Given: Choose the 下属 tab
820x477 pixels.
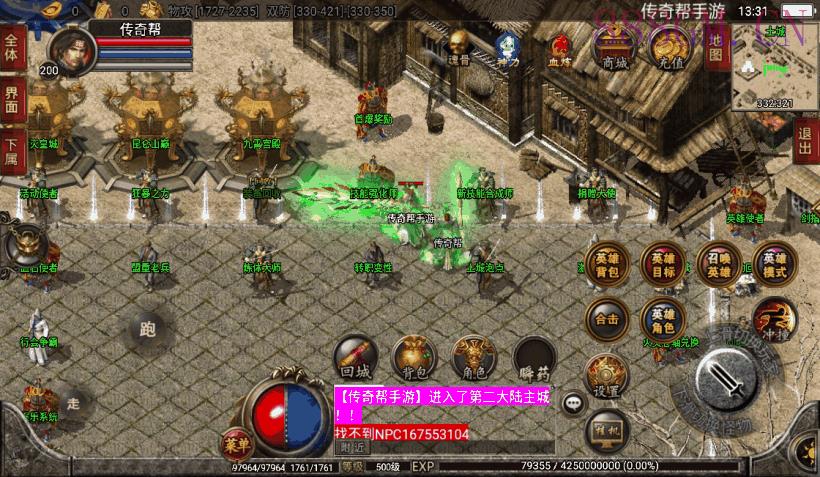Looking at the screenshot, I should [12, 150].
